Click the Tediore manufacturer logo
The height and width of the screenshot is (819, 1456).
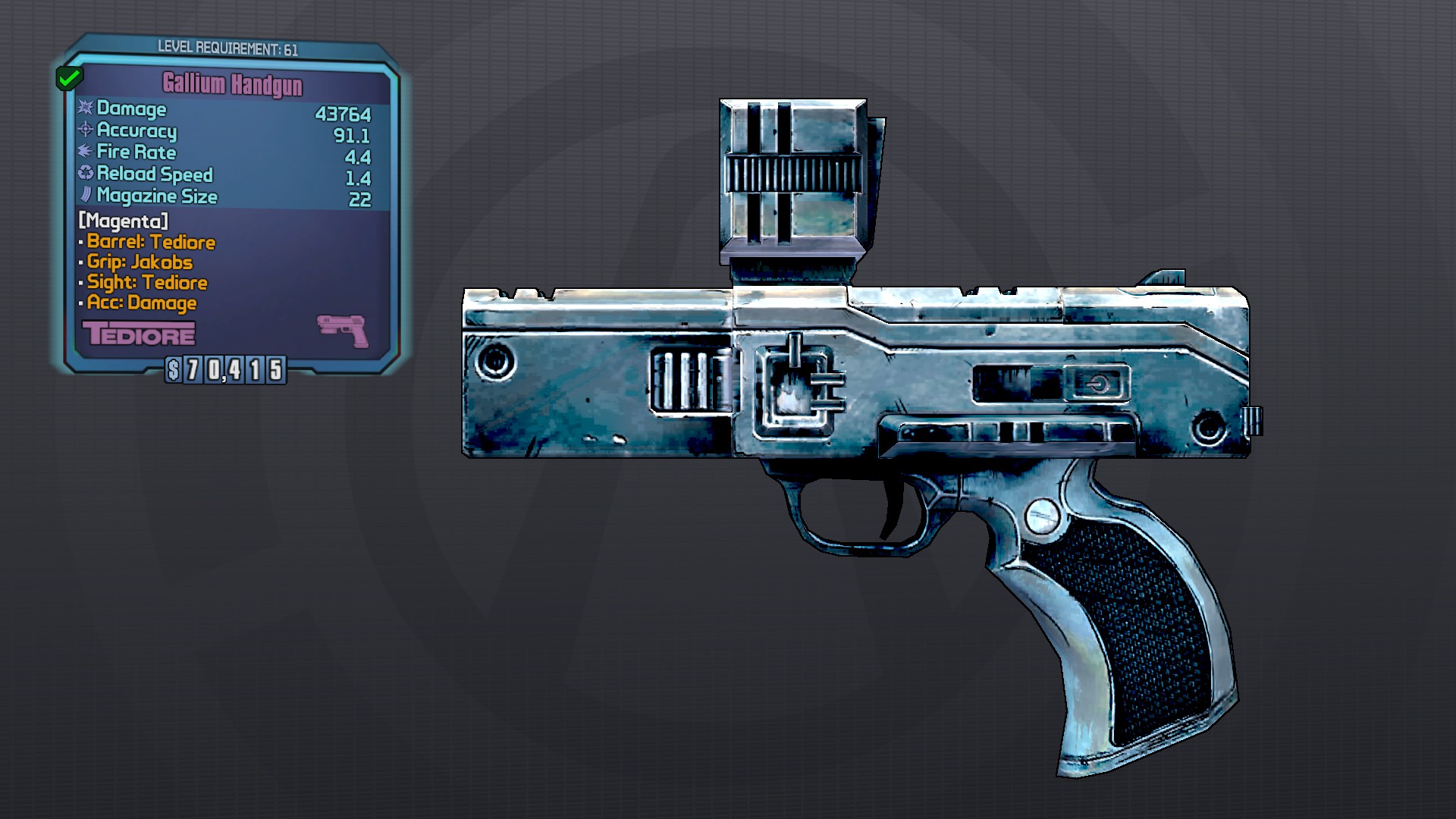coord(139,334)
